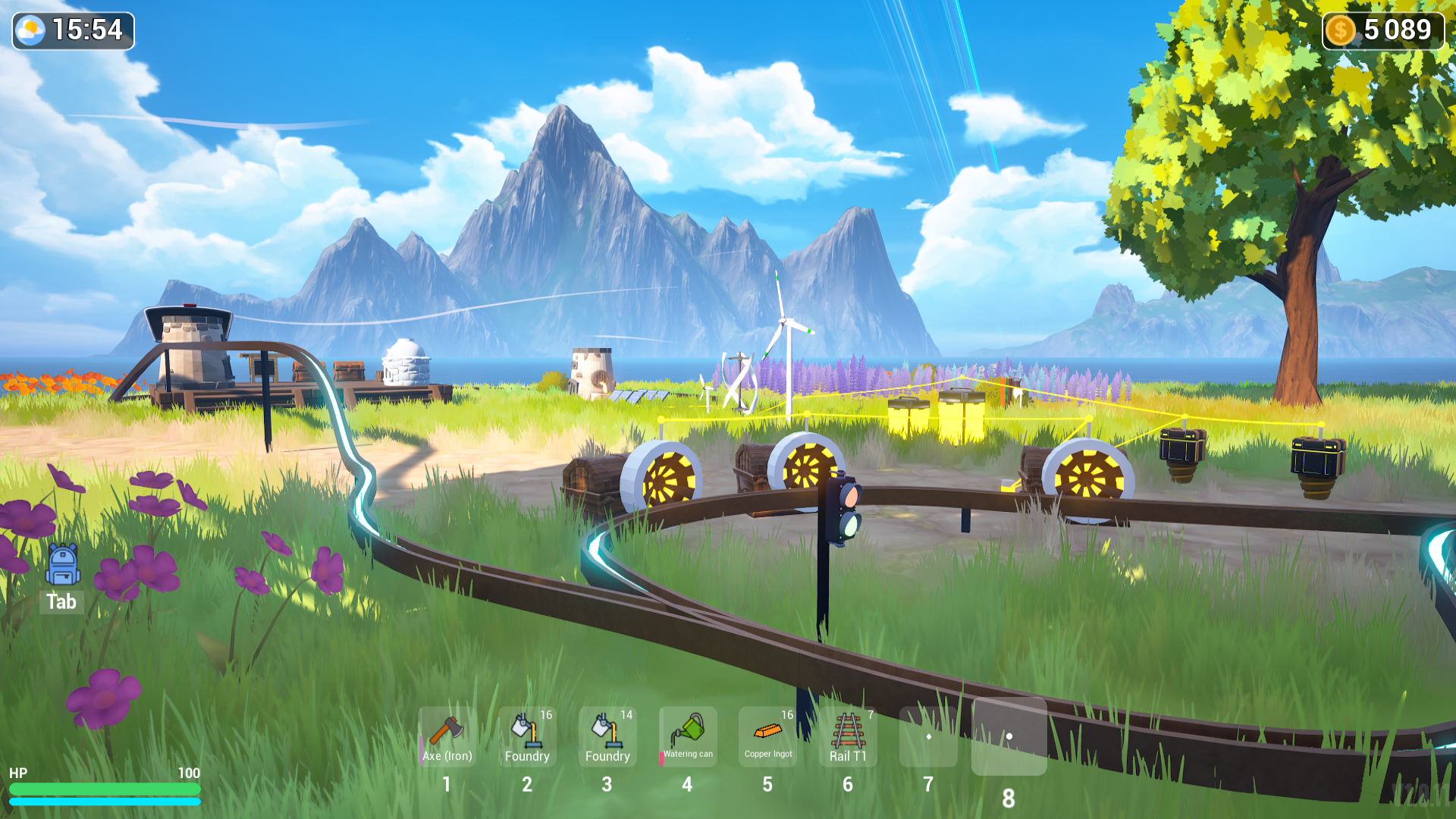
Task: Select the Foundry slot with 14 items
Action: click(607, 736)
